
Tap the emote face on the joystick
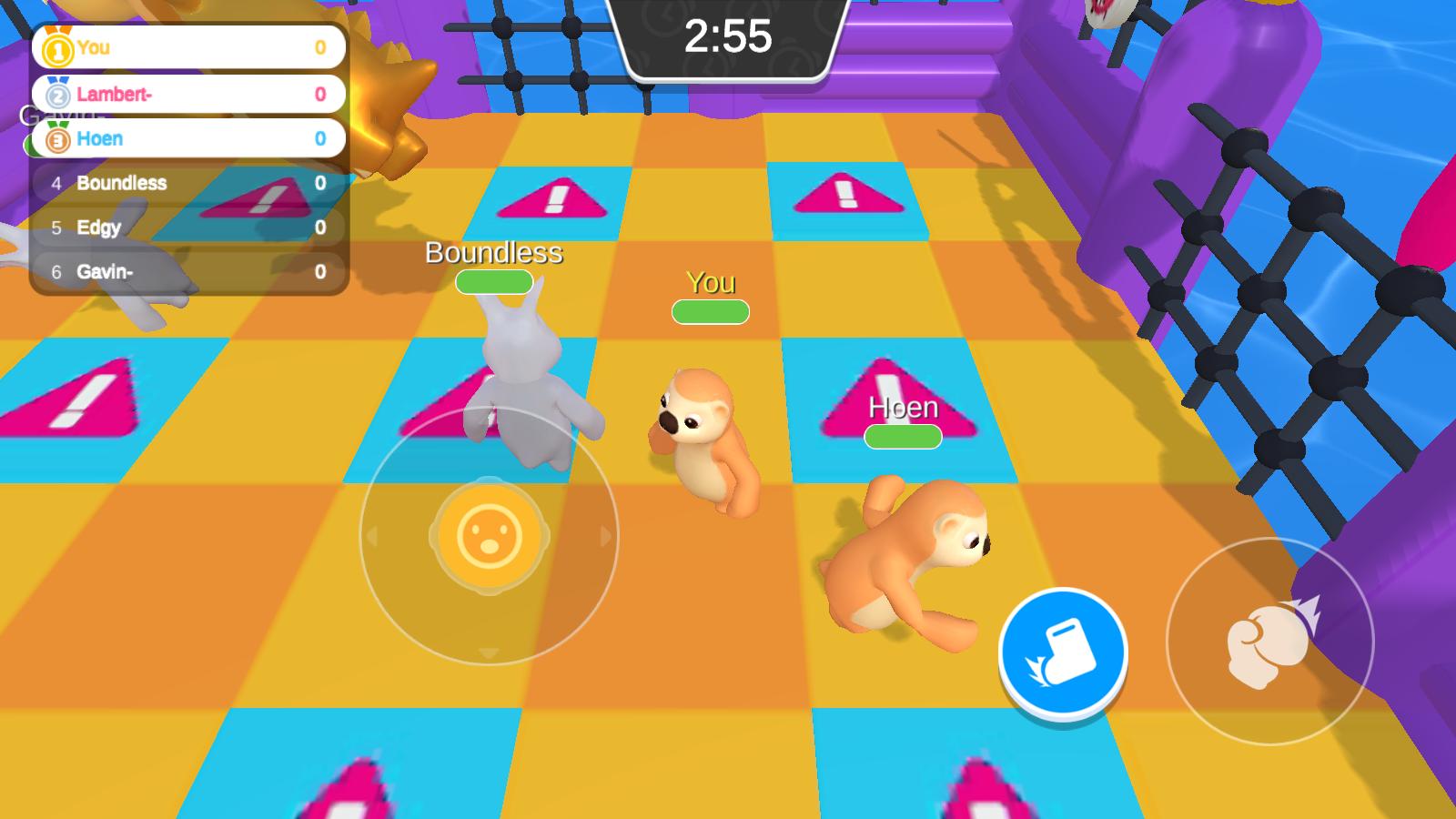pos(489,537)
